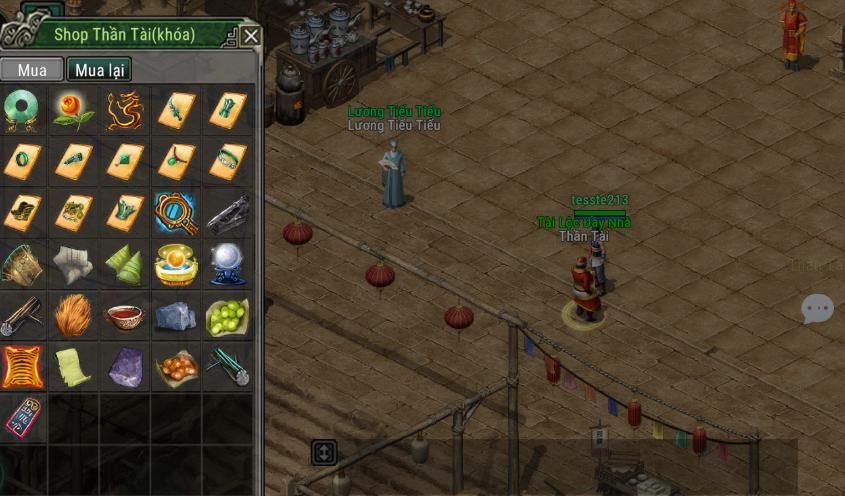Switch to the Mua tab
This screenshot has height=496, width=845.
[32, 70]
